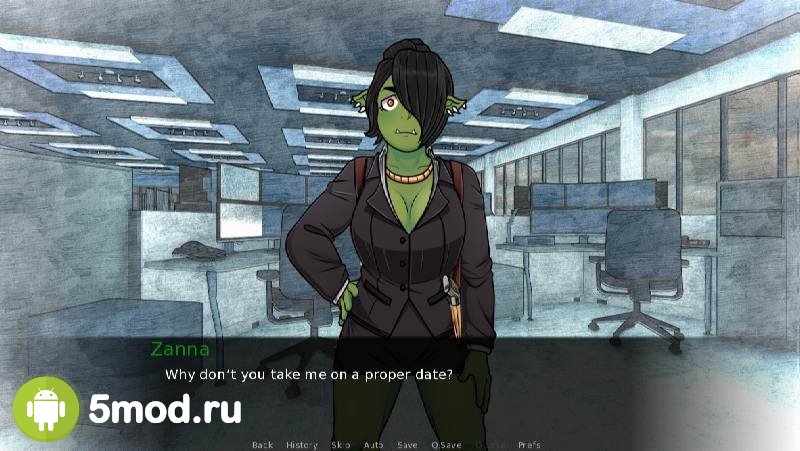This screenshot has width=800, height=451.
Task: Turn on Auto advance mode
Action: 373,444
